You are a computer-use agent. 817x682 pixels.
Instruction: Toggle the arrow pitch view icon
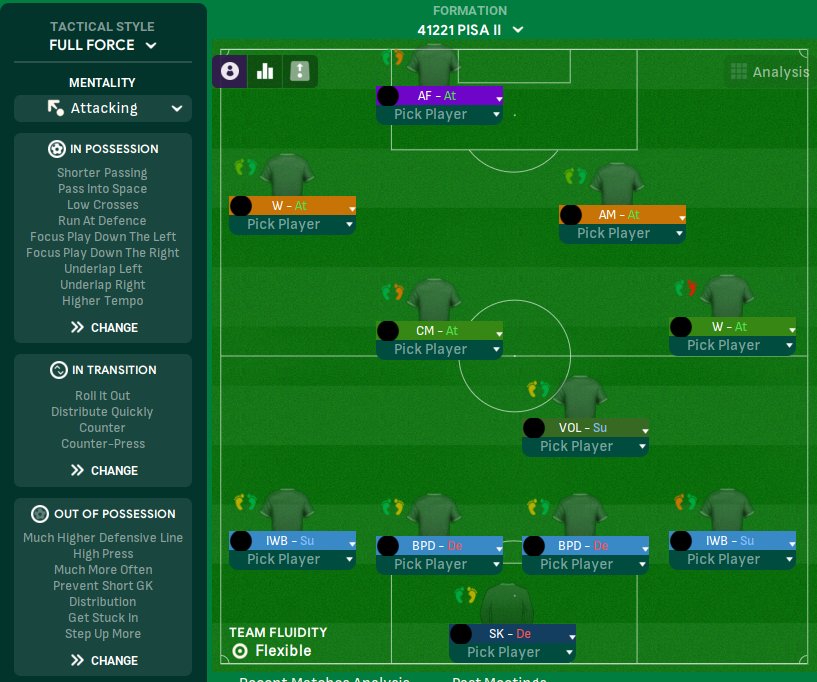(x=300, y=71)
